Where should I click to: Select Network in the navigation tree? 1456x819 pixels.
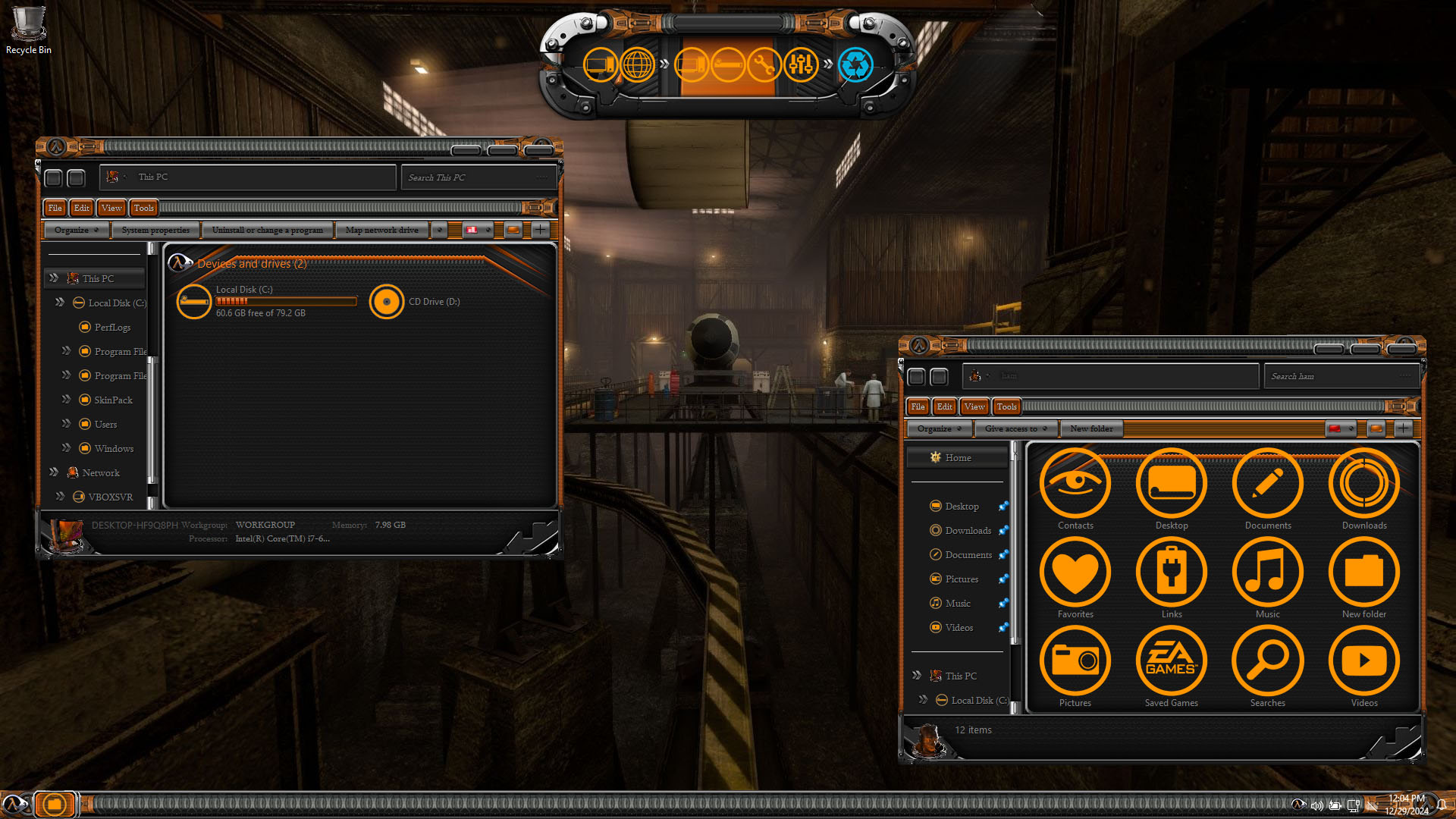[101, 472]
